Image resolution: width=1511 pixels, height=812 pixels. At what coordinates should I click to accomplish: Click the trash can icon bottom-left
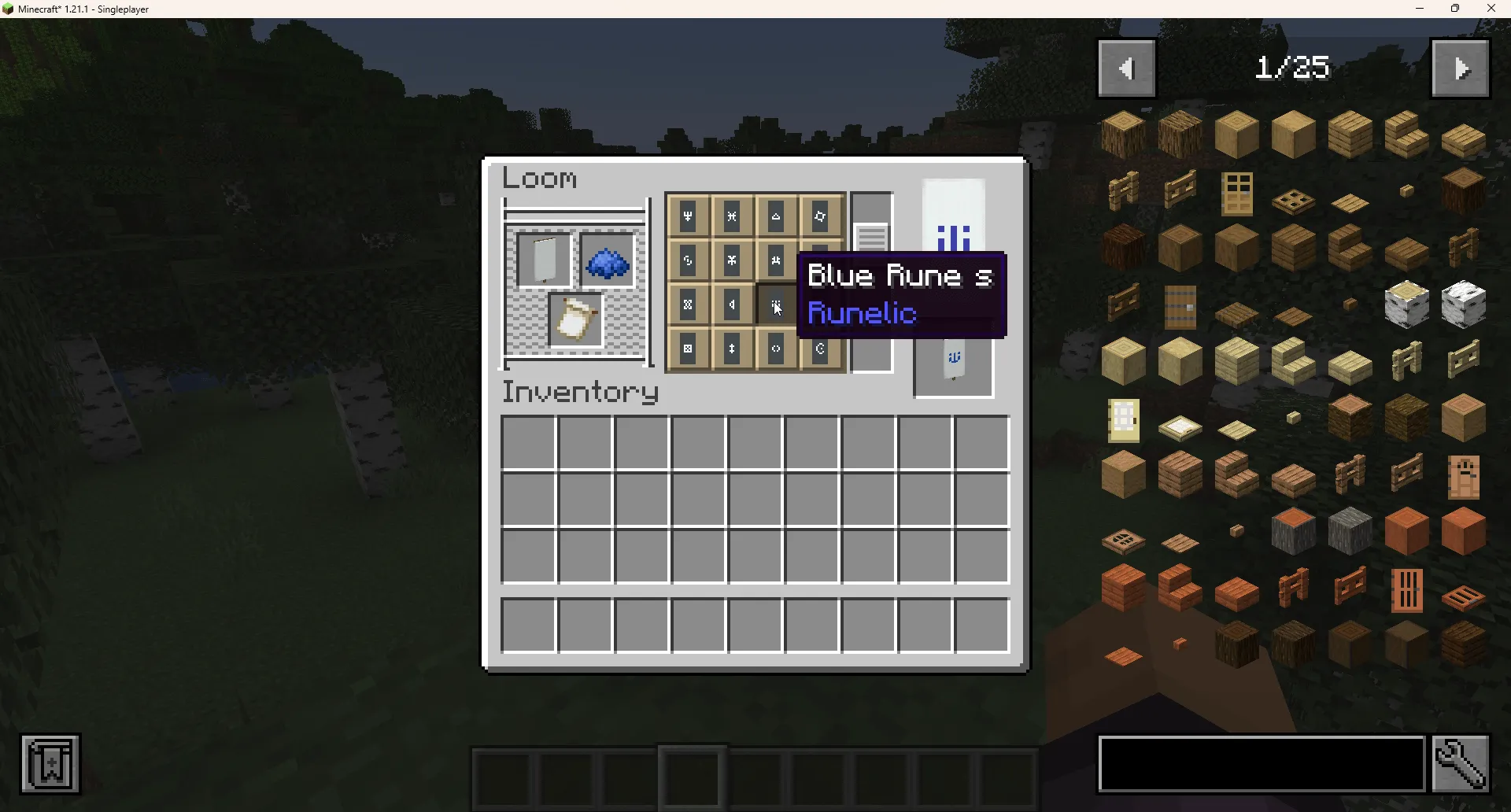pos(50,762)
